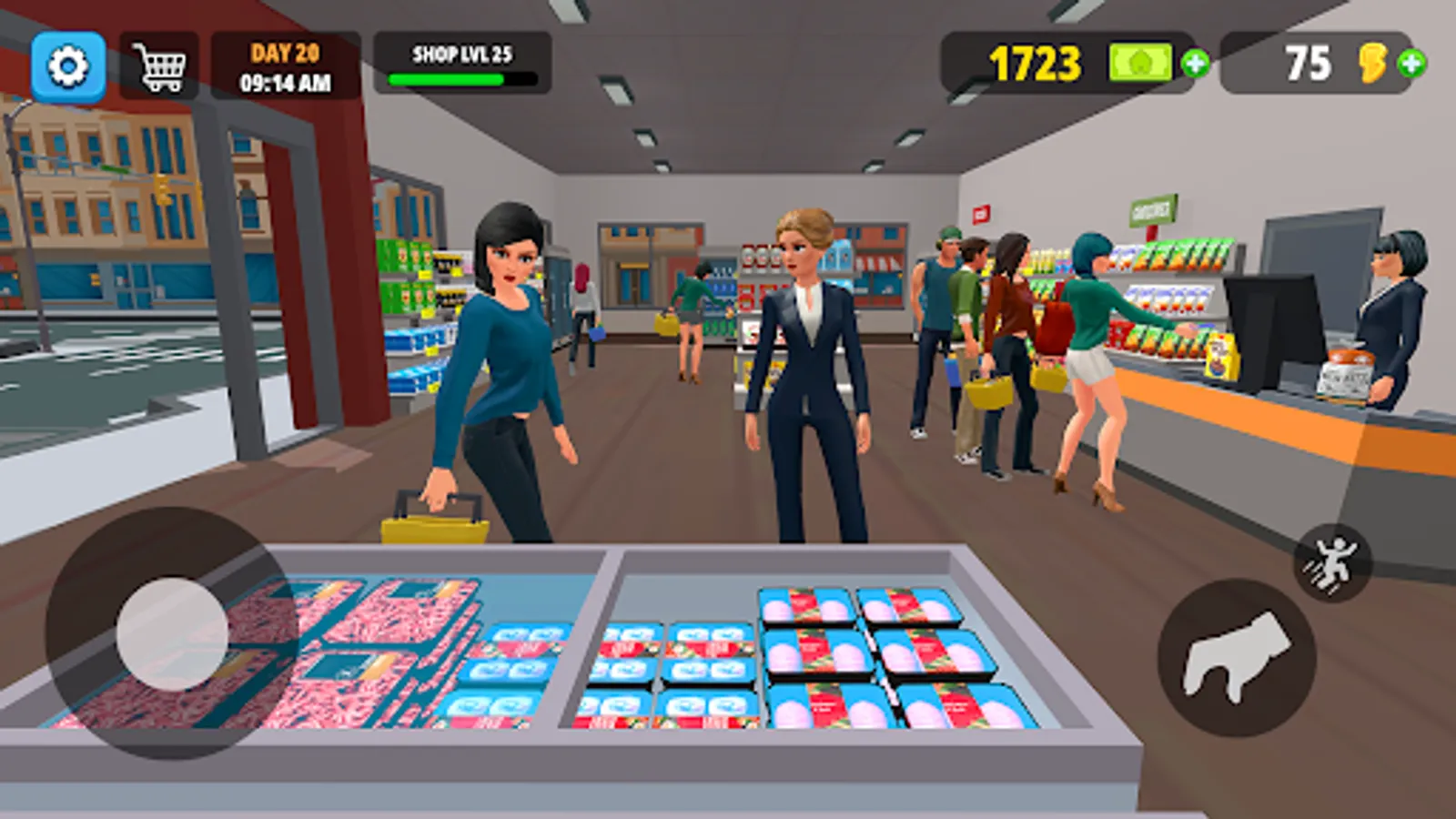Click the SHOP LVL 25 badge

point(462,54)
